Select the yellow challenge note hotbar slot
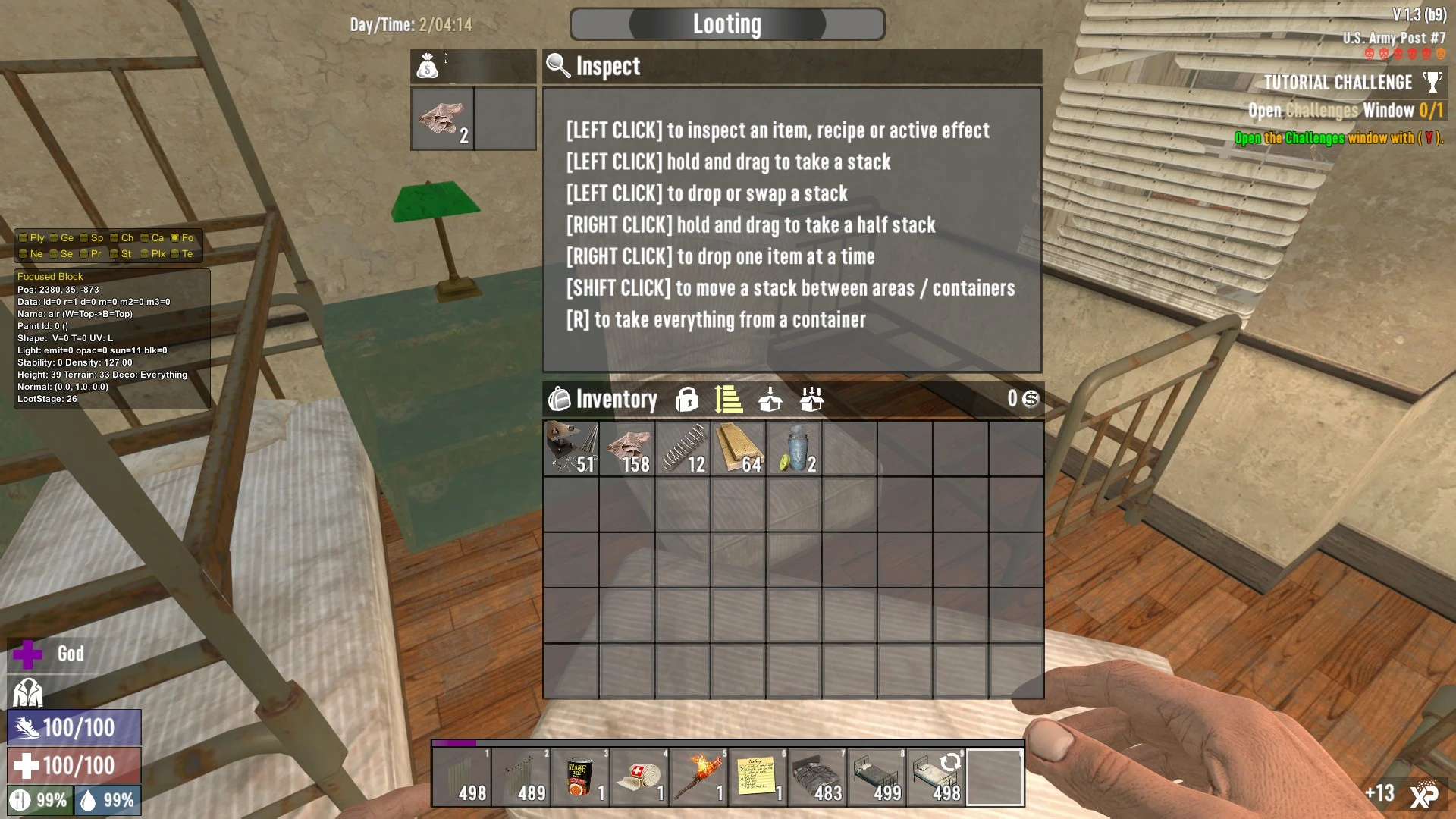This screenshot has height=819, width=1456. 758,777
